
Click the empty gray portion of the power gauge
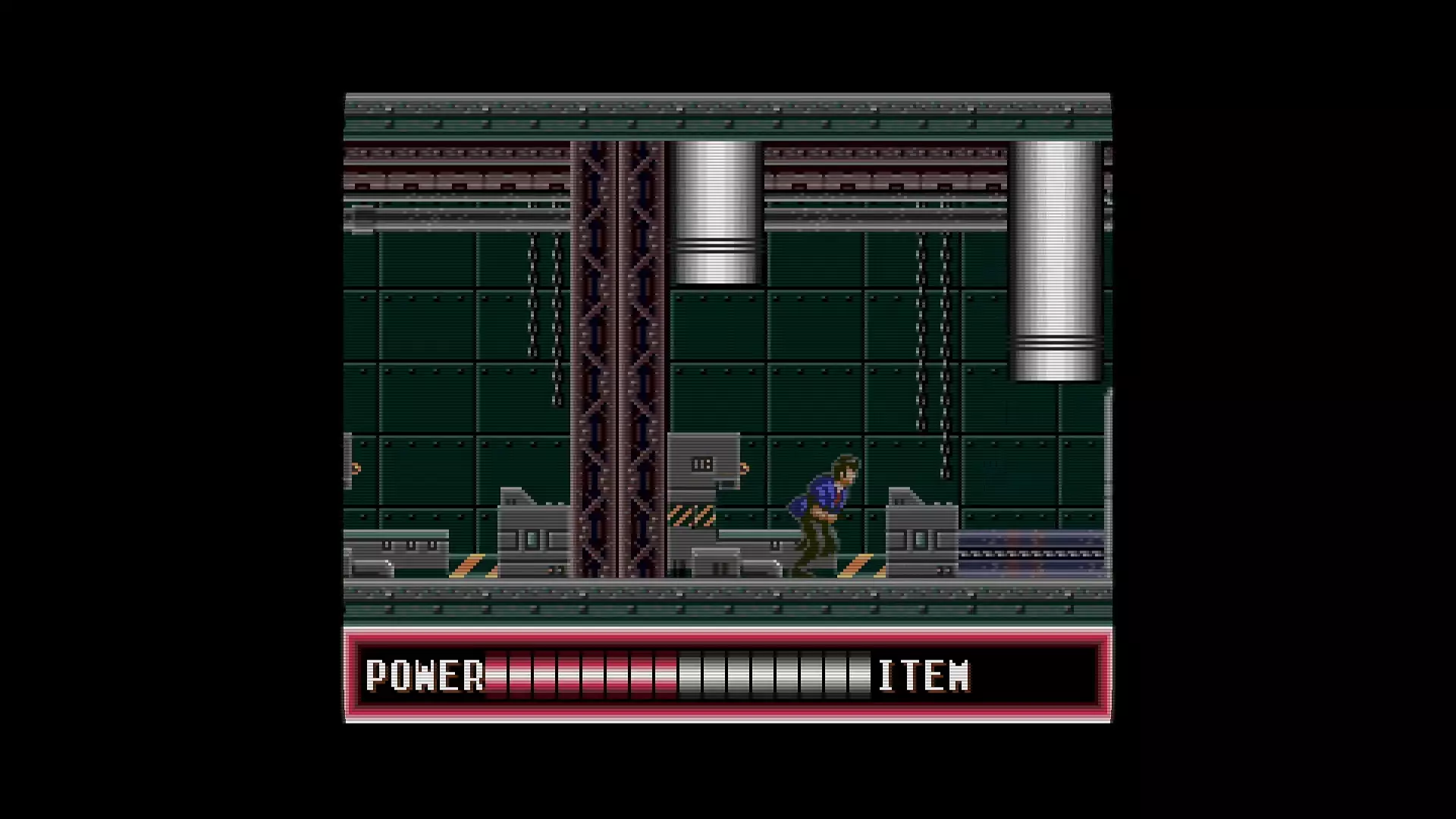pyautogui.click(x=773, y=675)
